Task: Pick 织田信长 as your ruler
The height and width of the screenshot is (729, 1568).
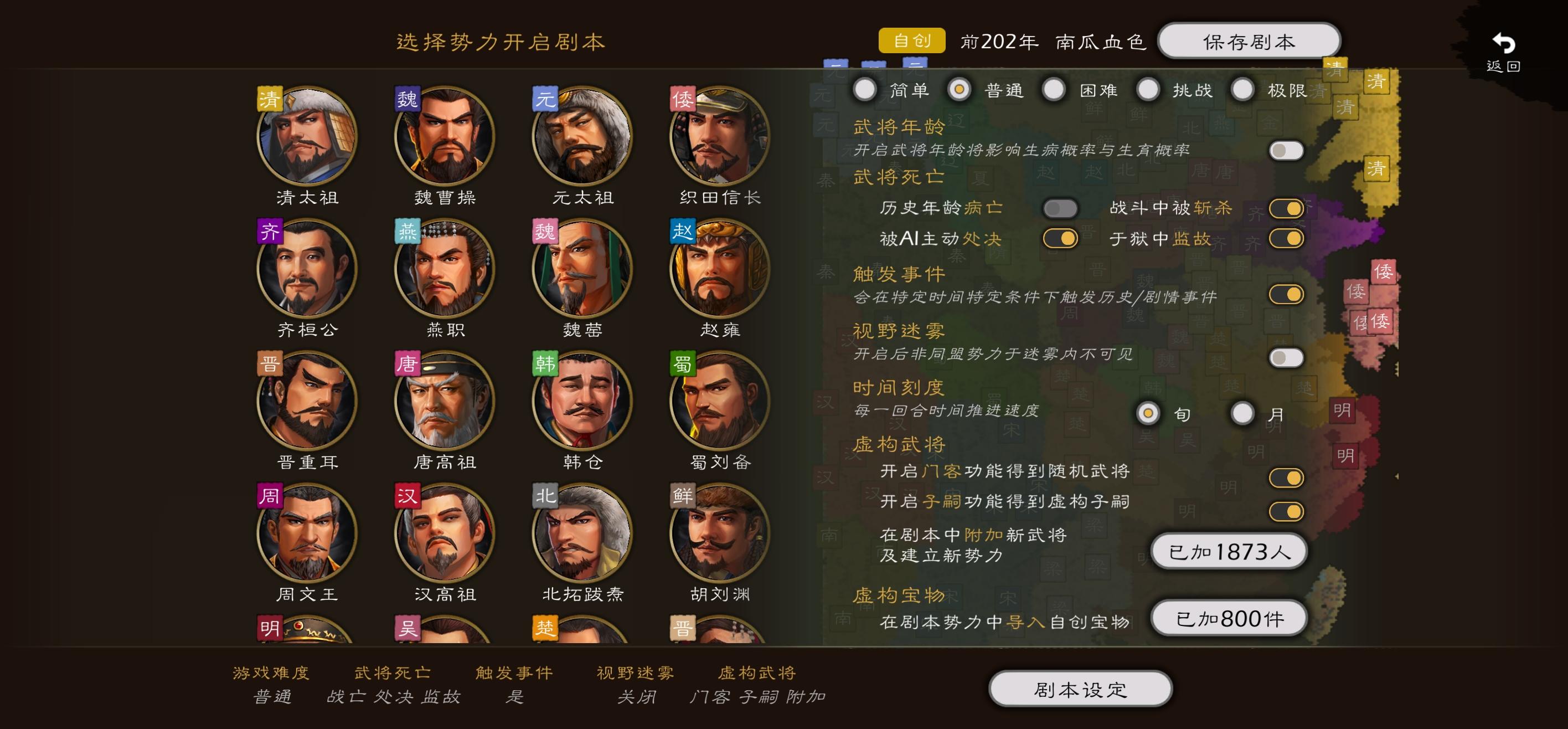Action: pyautogui.click(x=719, y=136)
